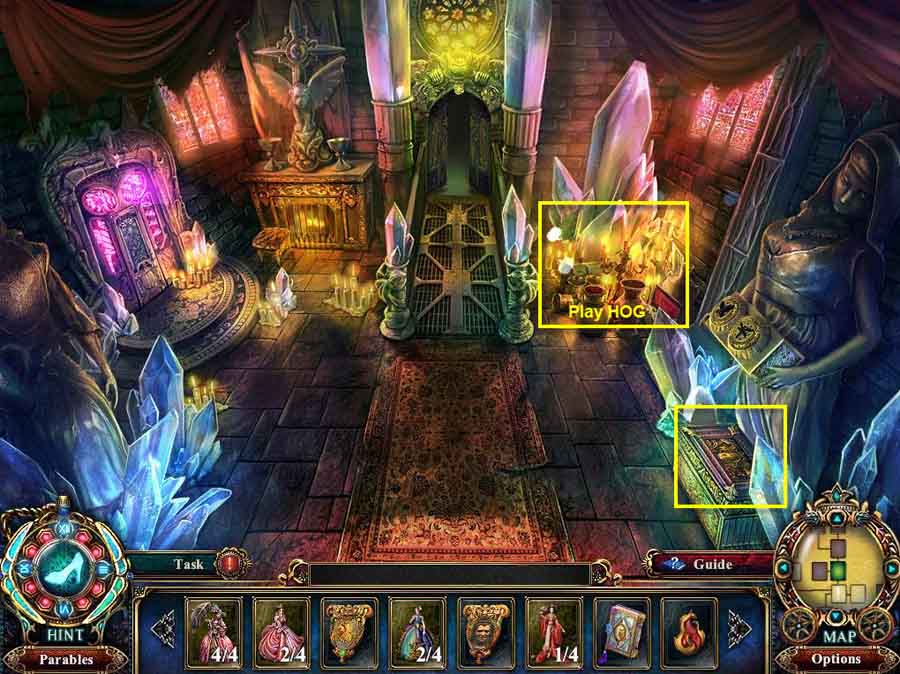Select the 4/4 pink lady figurine slot

[x=214, y=631]
